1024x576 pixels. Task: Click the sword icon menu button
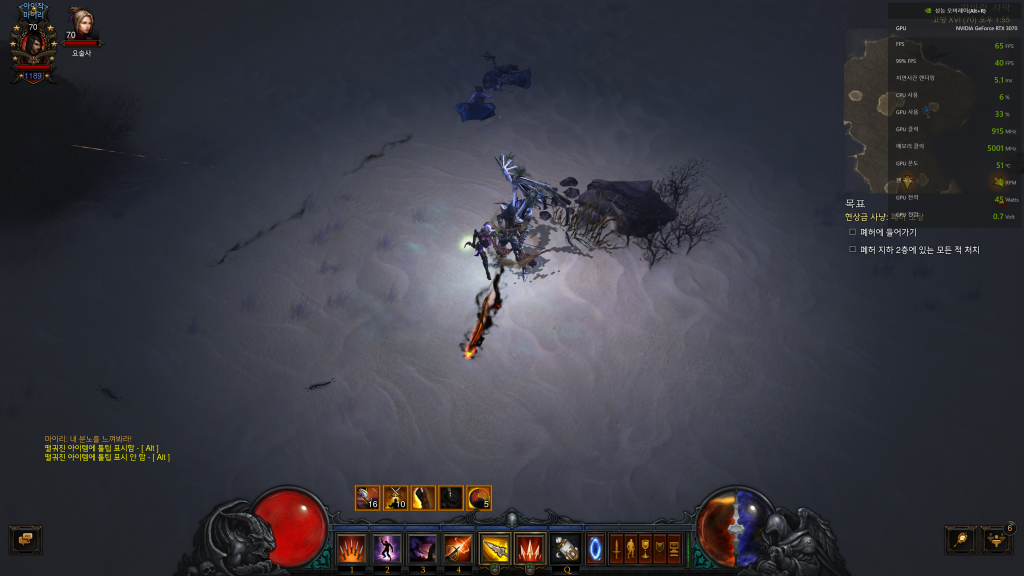point(617,548)
